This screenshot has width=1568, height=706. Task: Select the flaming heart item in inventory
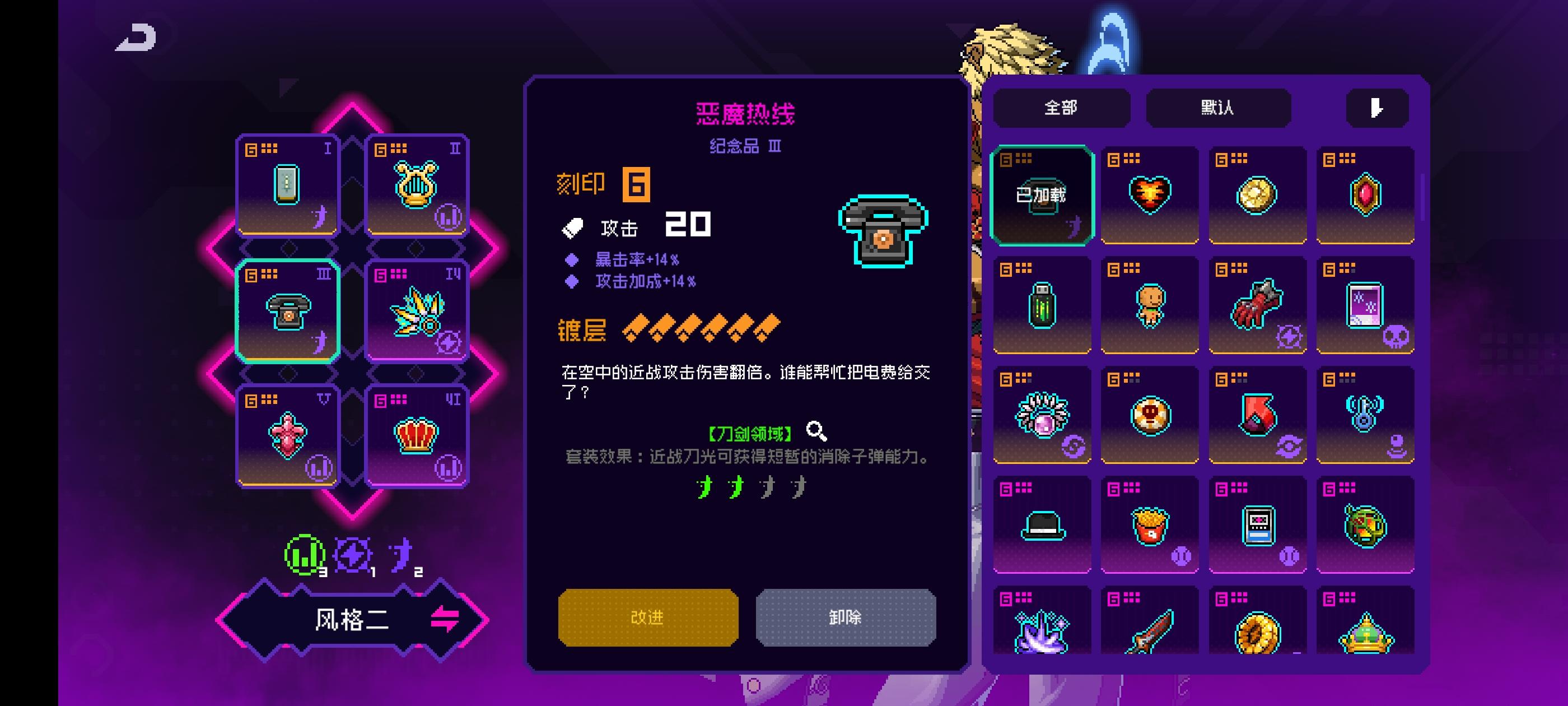(x=1149, y=194)
